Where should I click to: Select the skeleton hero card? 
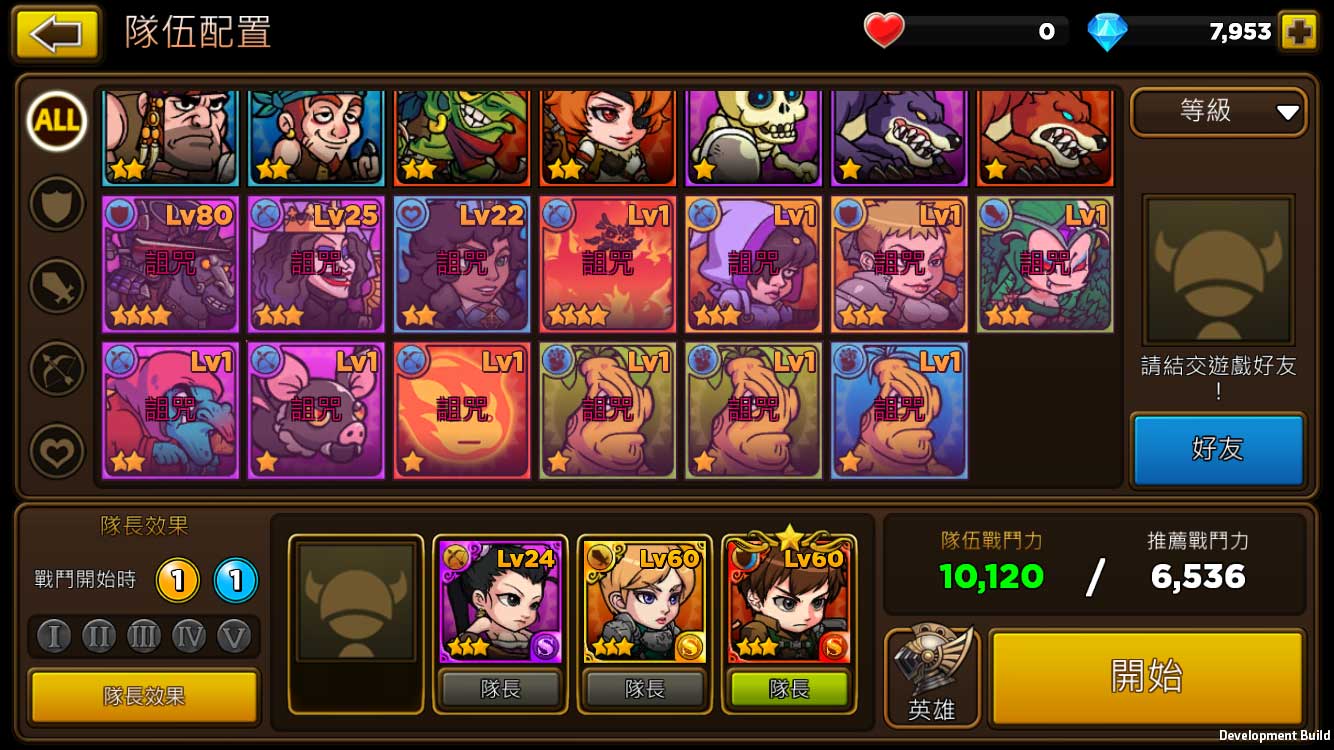pyautogui.click(x=753, y=137)
